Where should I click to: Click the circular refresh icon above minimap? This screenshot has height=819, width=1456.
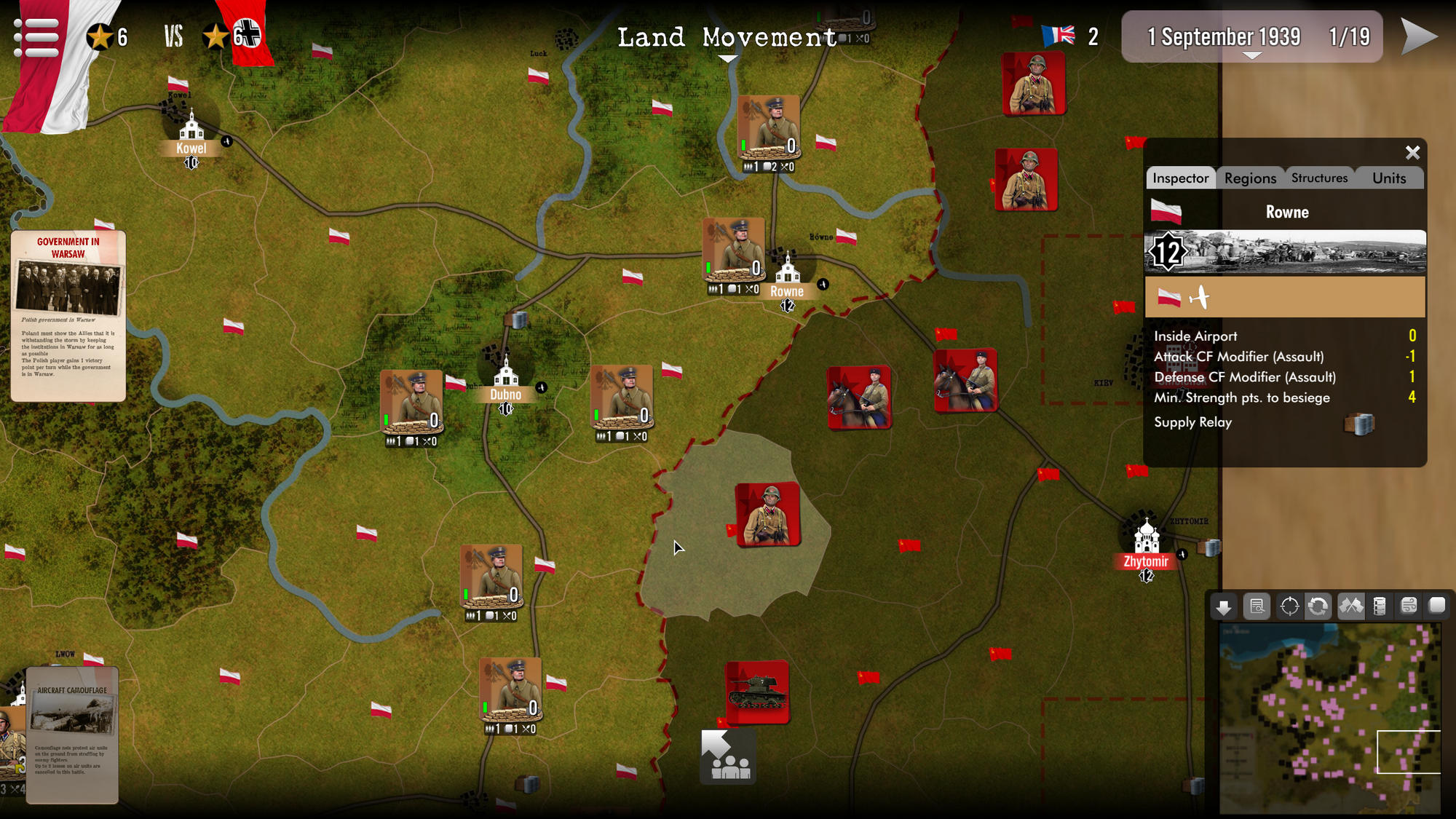tap(1318, 606)
